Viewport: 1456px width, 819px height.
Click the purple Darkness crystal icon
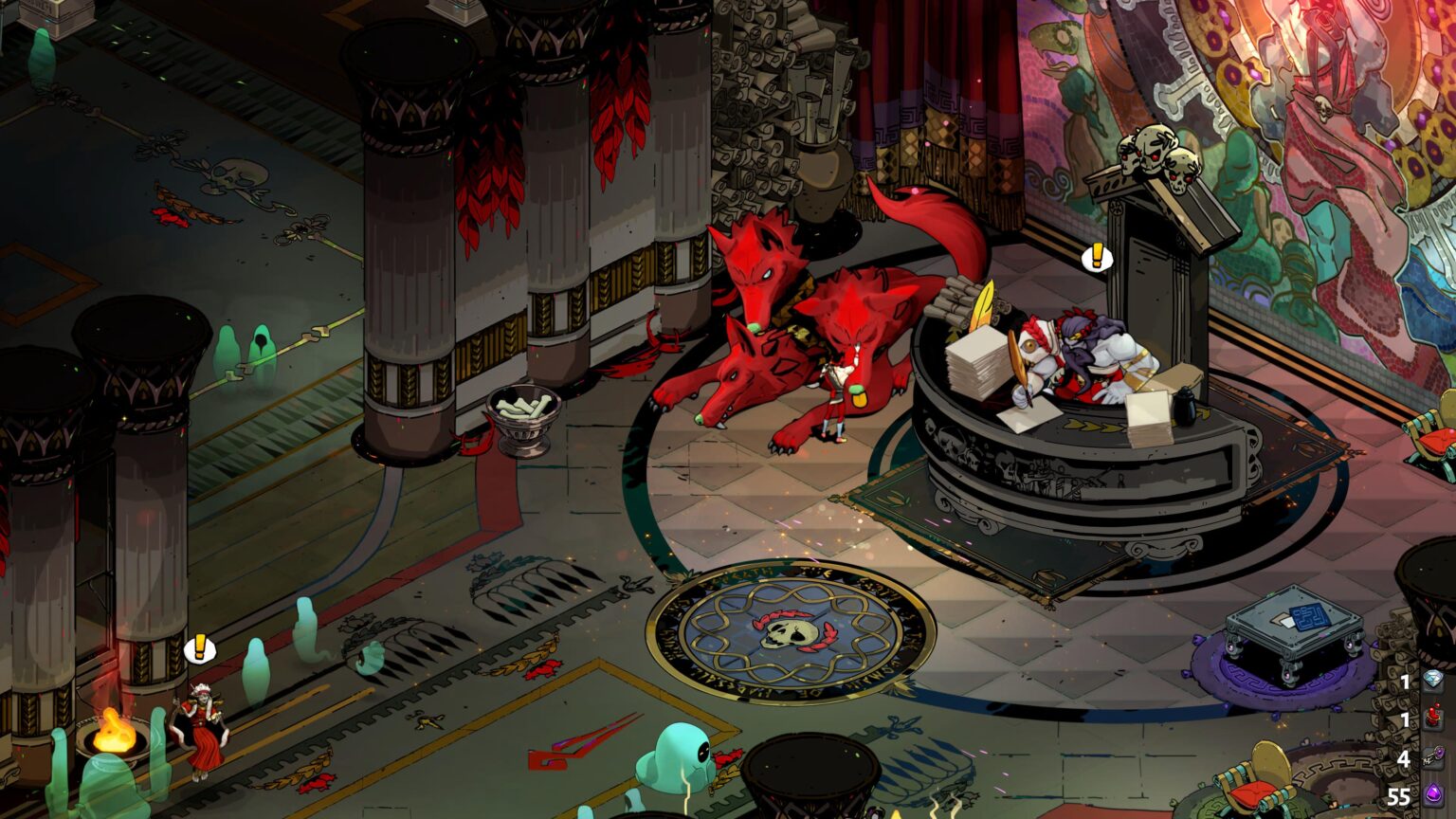click(1434, 791)
